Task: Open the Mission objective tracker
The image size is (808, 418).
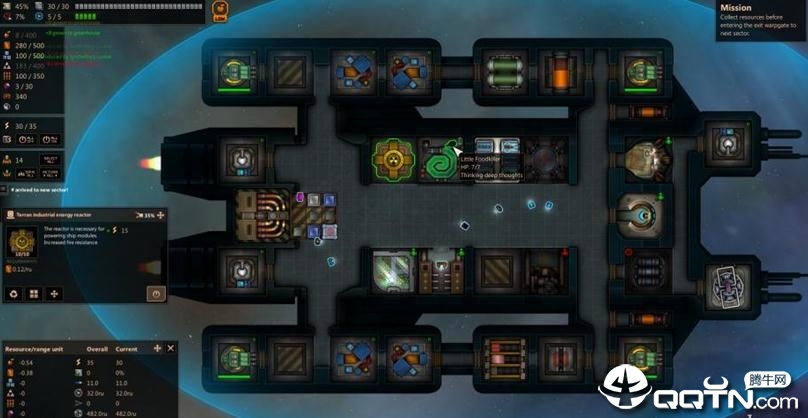Action: 762,20
